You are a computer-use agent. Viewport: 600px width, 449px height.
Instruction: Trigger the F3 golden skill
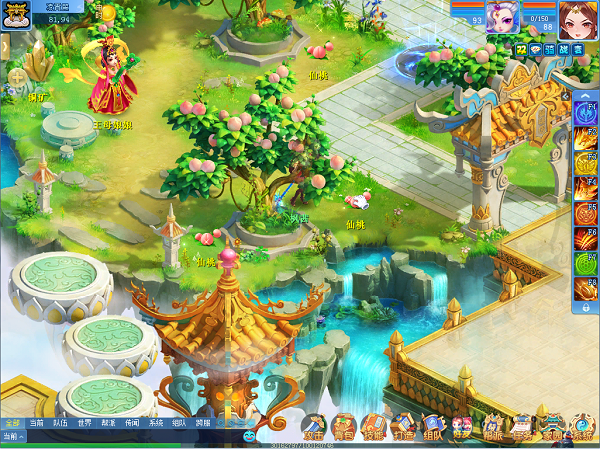coord(585,160)
